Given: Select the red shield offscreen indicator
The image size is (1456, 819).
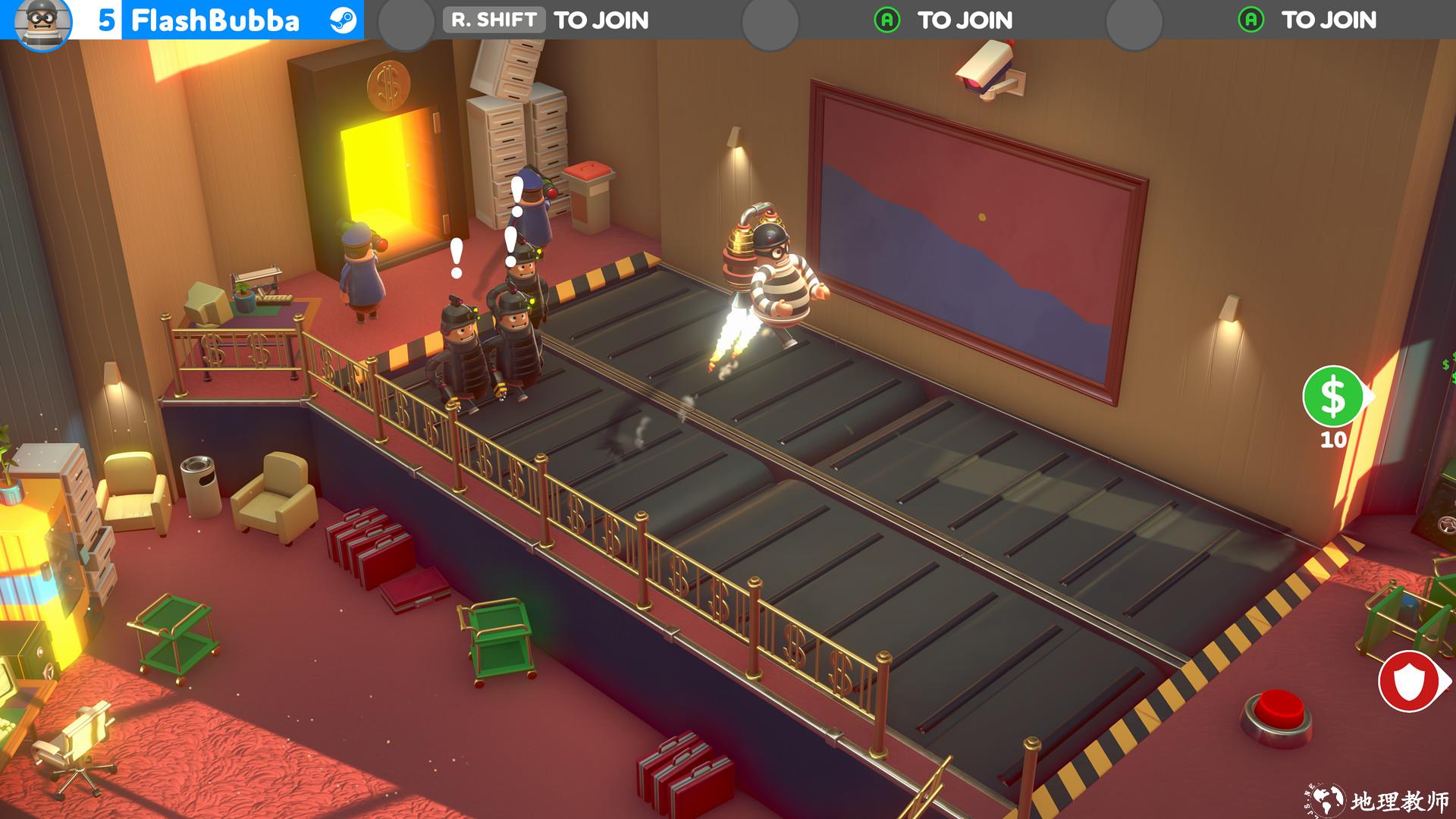Looking at the screenshot, I should point(1410,682).
